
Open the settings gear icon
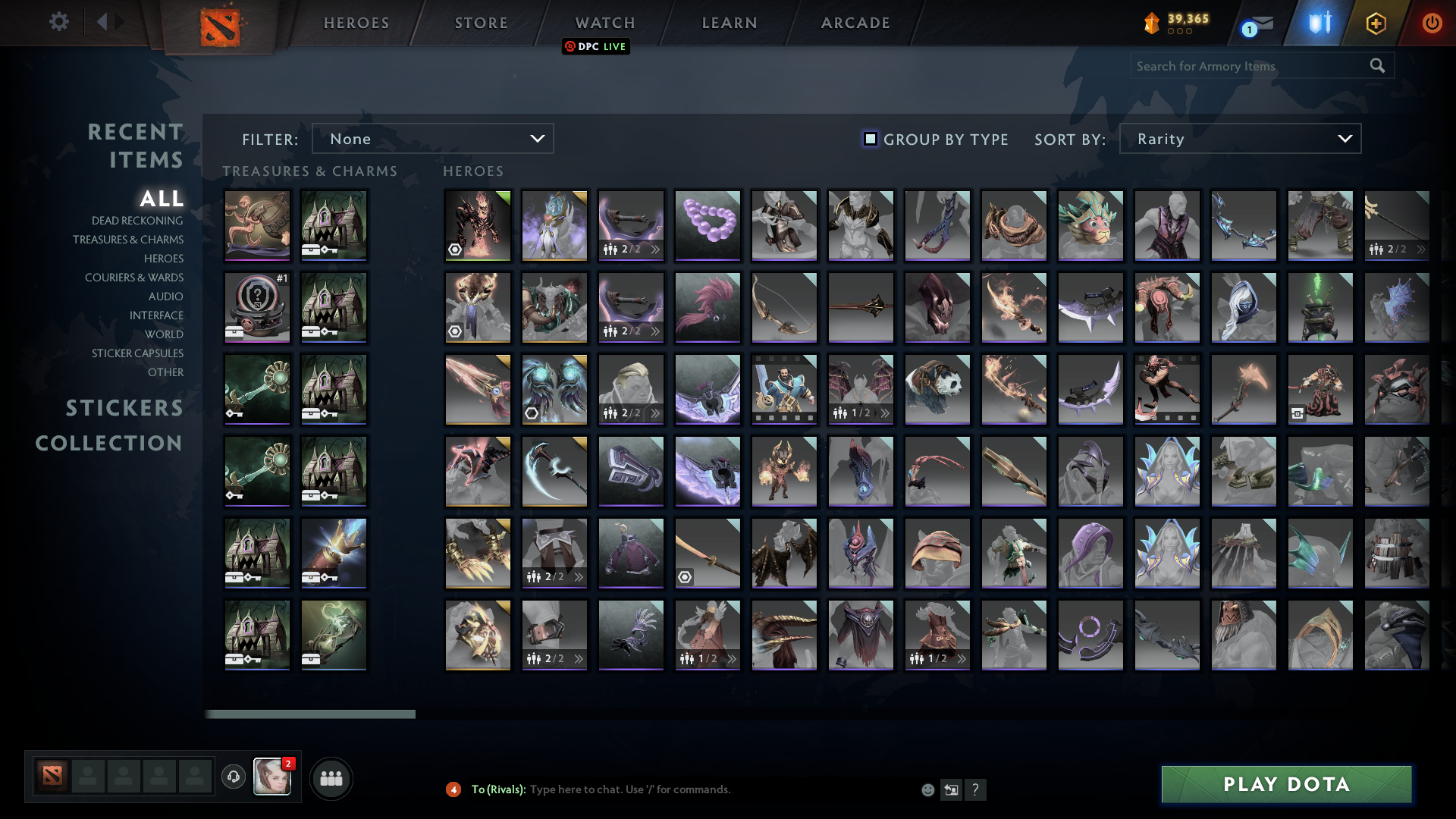59,22
